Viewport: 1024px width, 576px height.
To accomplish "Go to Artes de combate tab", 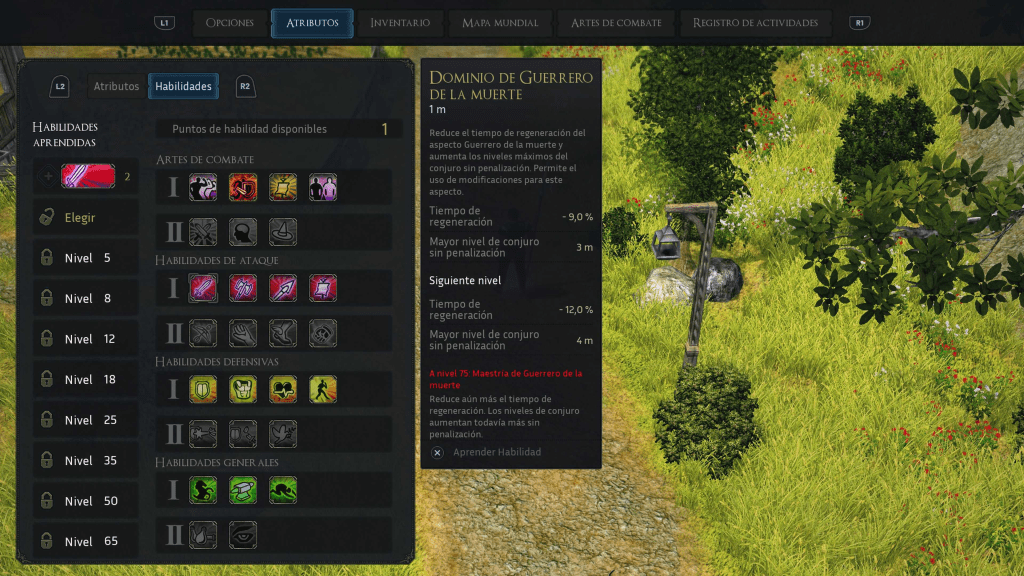I will (615, 23).
